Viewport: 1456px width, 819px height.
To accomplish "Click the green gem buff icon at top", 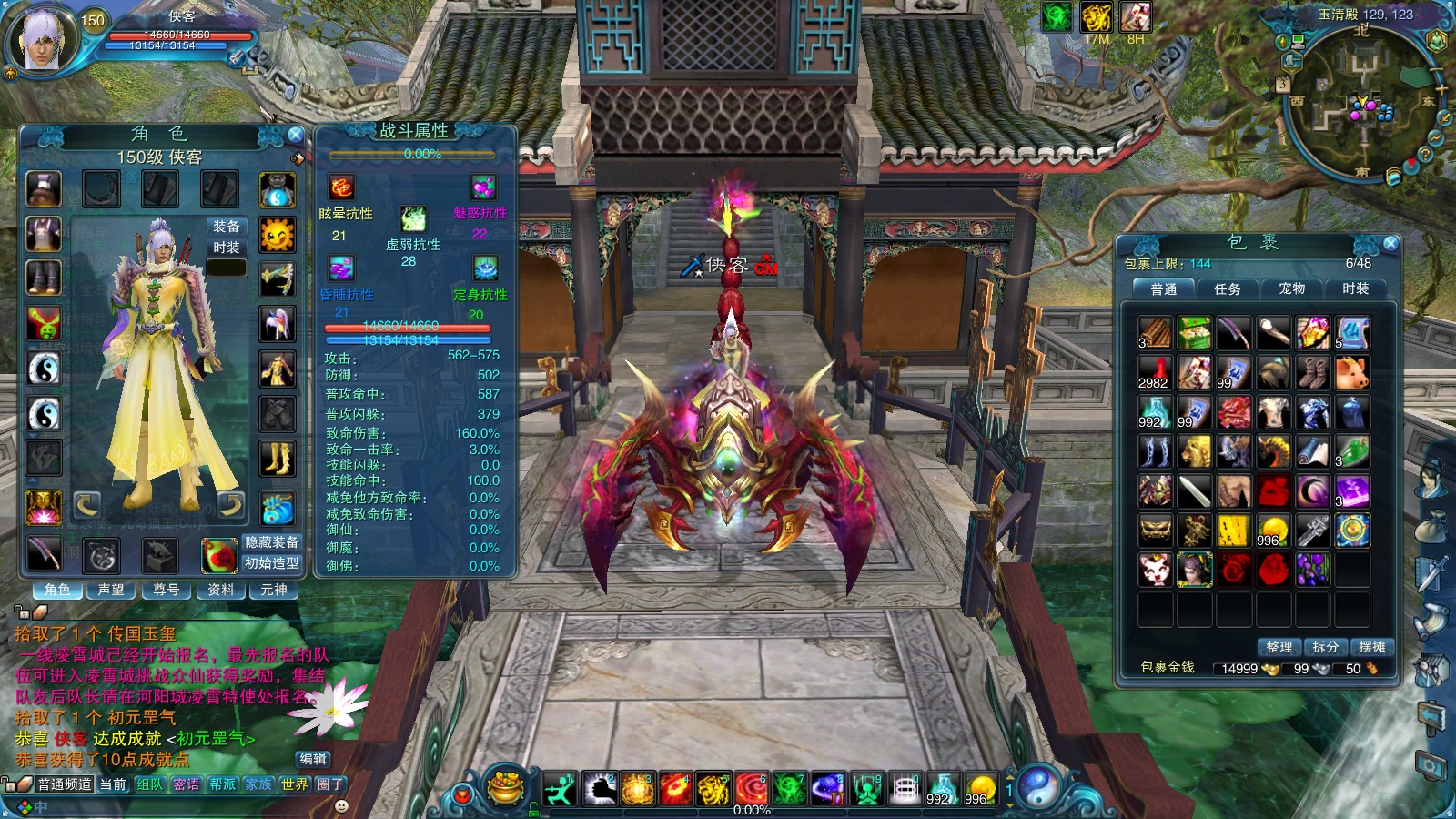I will point(1056,15).
